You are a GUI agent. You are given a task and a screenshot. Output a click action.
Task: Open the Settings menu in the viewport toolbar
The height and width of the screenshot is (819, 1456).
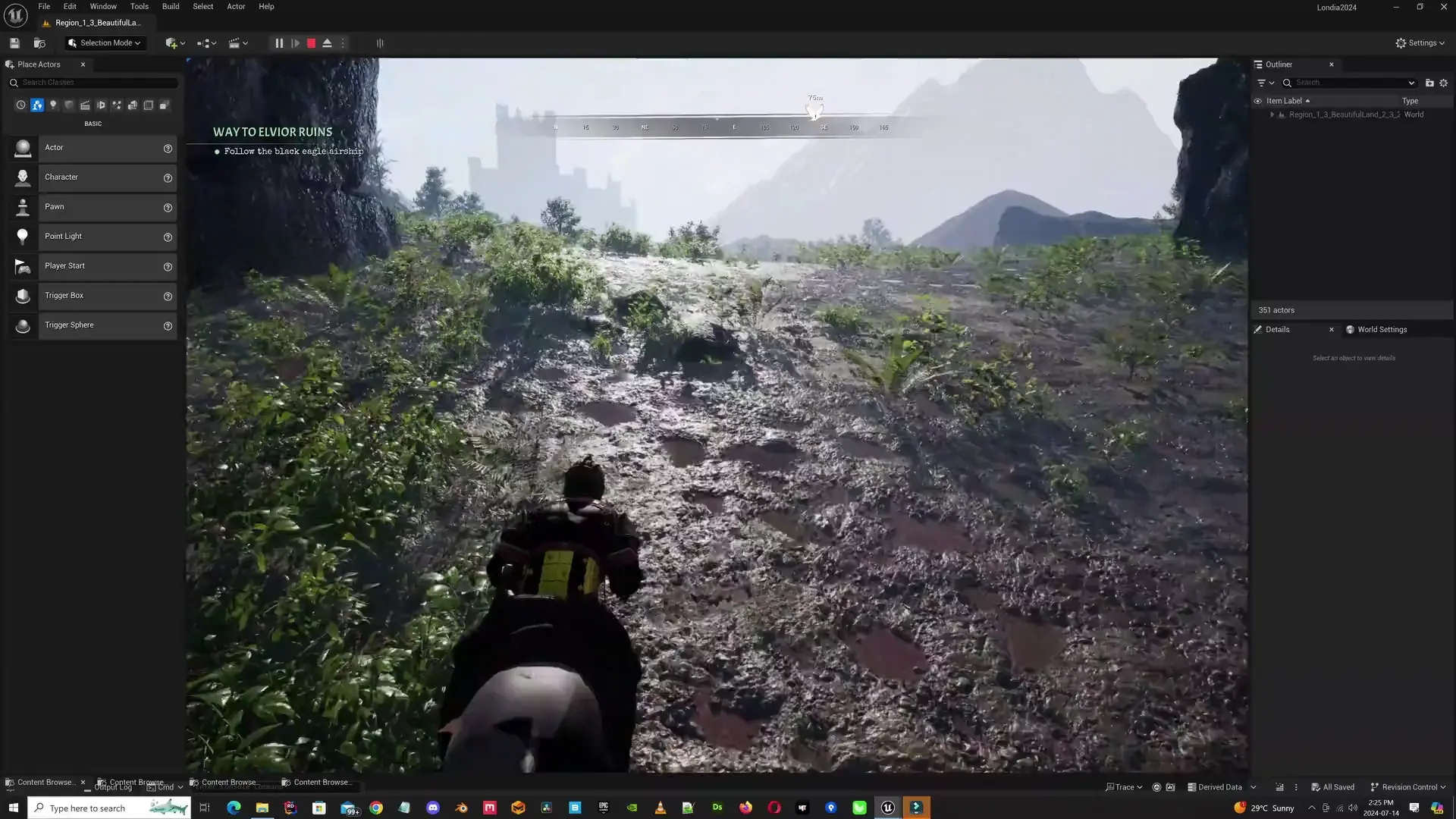pos(1420,42)
